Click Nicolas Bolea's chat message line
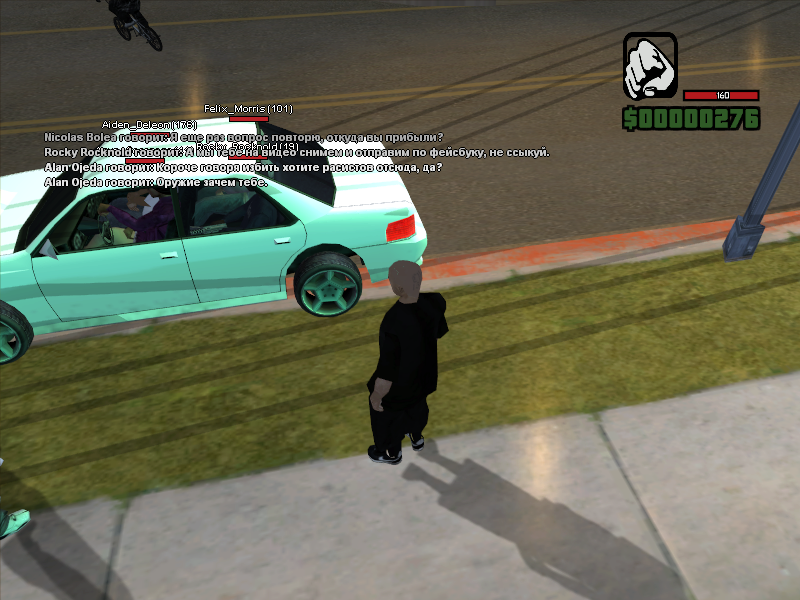 (243, 137)
